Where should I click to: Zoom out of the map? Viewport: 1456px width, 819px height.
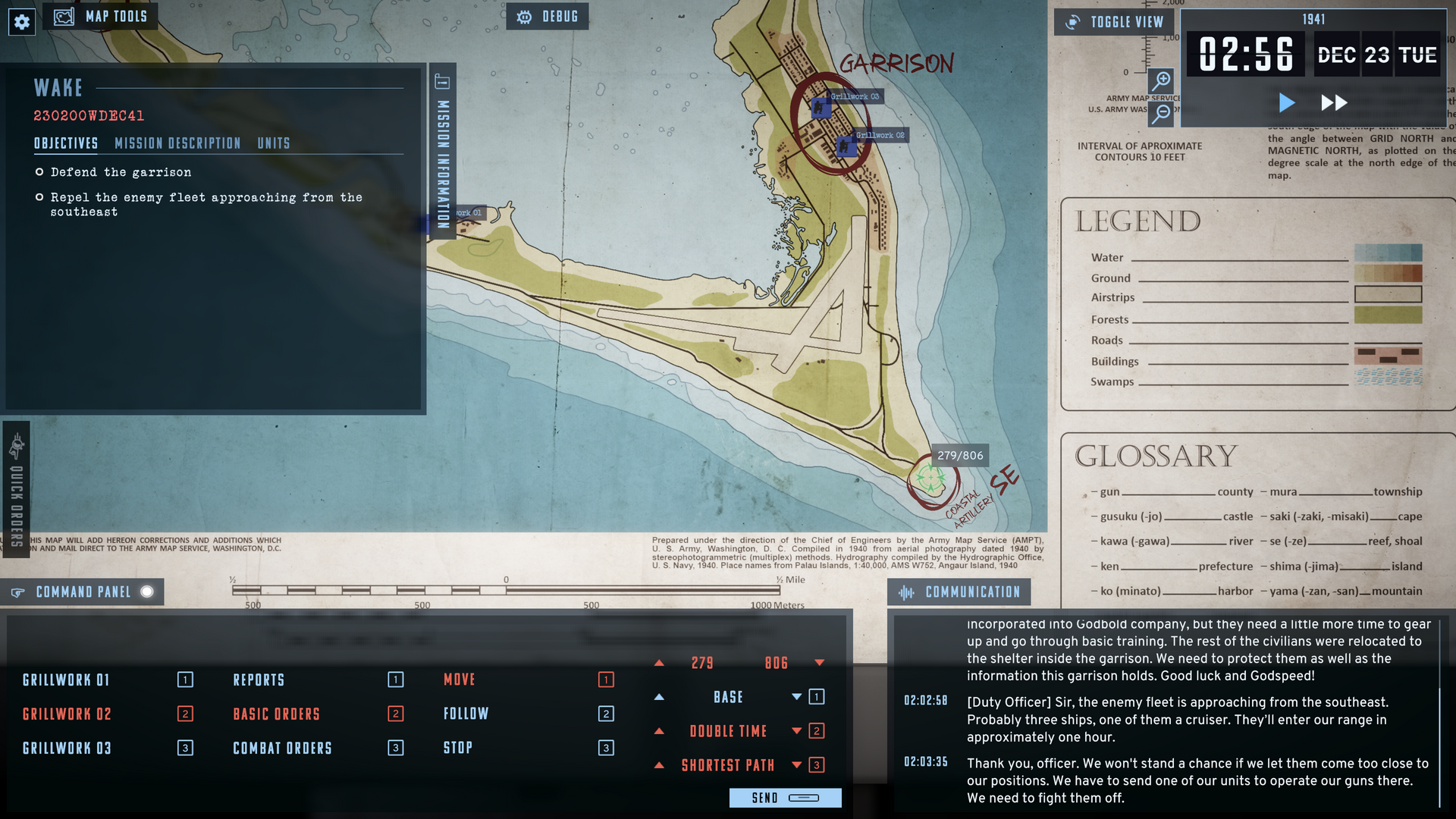(x=1161, y=113)
